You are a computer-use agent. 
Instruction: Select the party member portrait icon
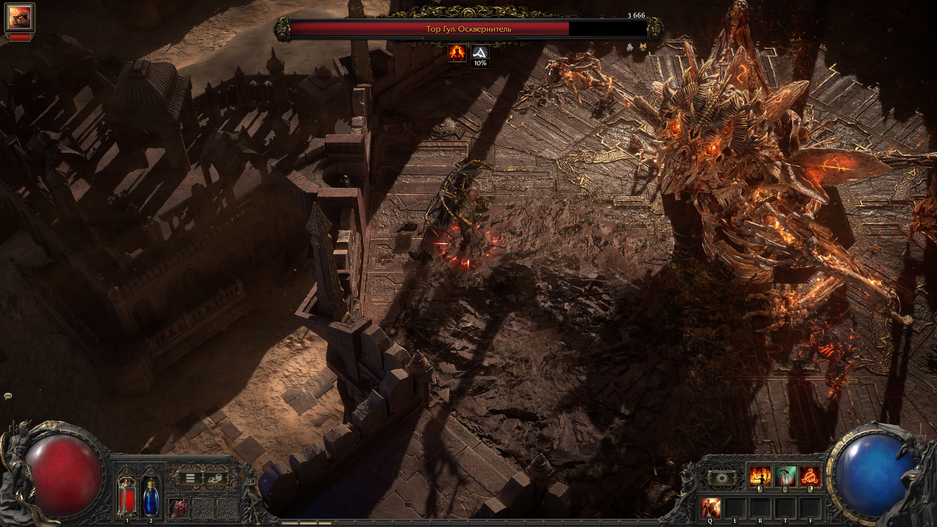click(x=20, y=17)
